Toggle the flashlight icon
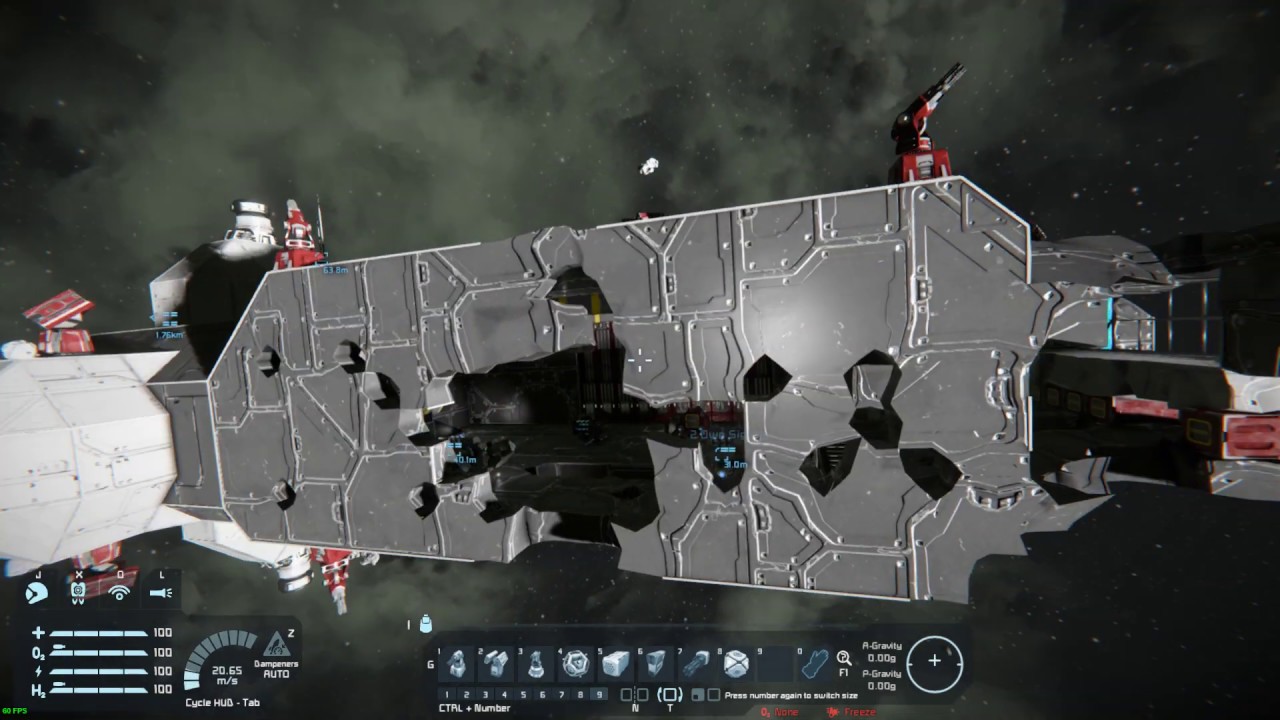This screenshot has height=720, width=1280. pyautogui.click(x=160, y=593)
